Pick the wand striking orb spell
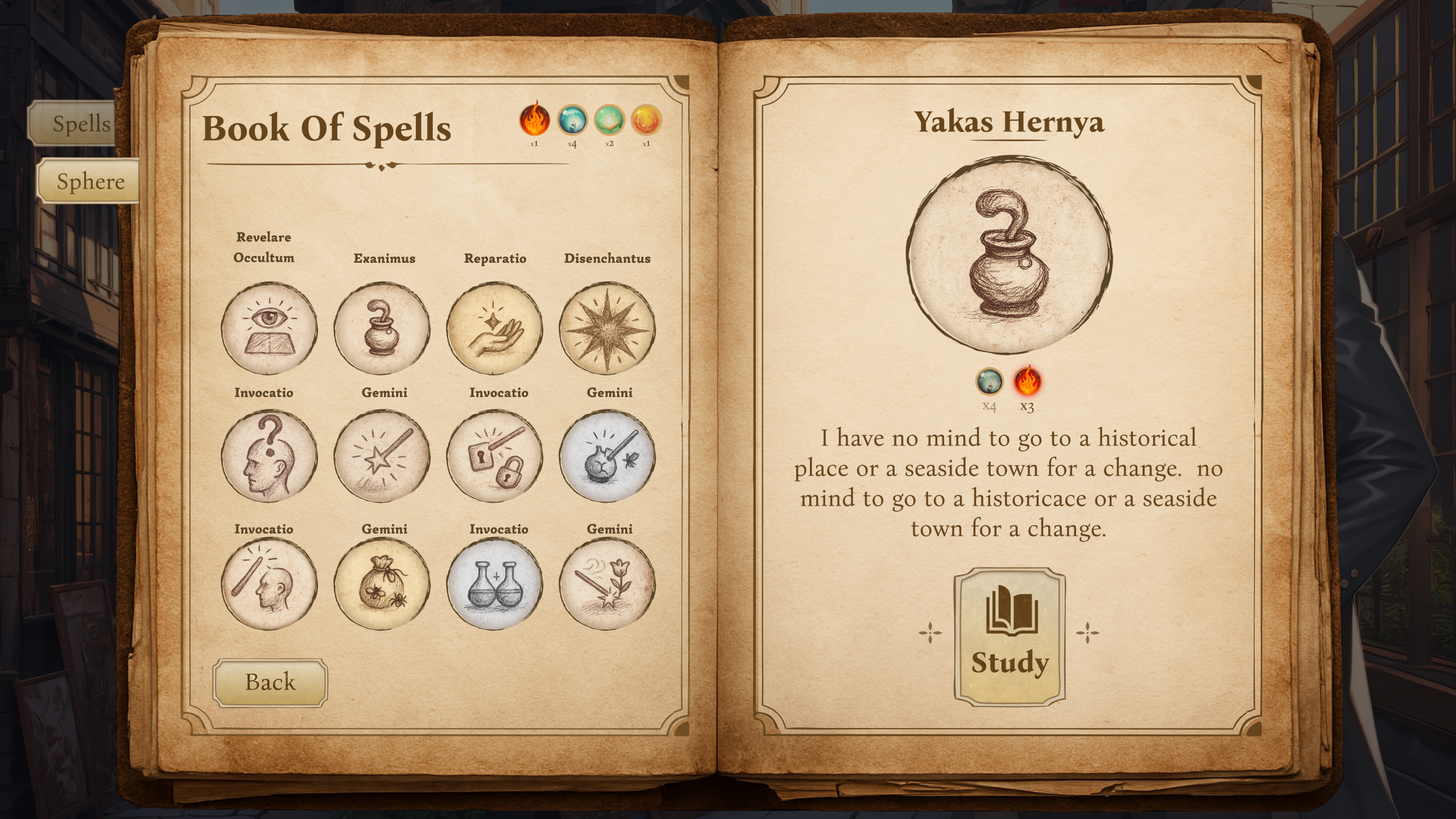This screenshot has height=819, width=1456. pos(607,456)
